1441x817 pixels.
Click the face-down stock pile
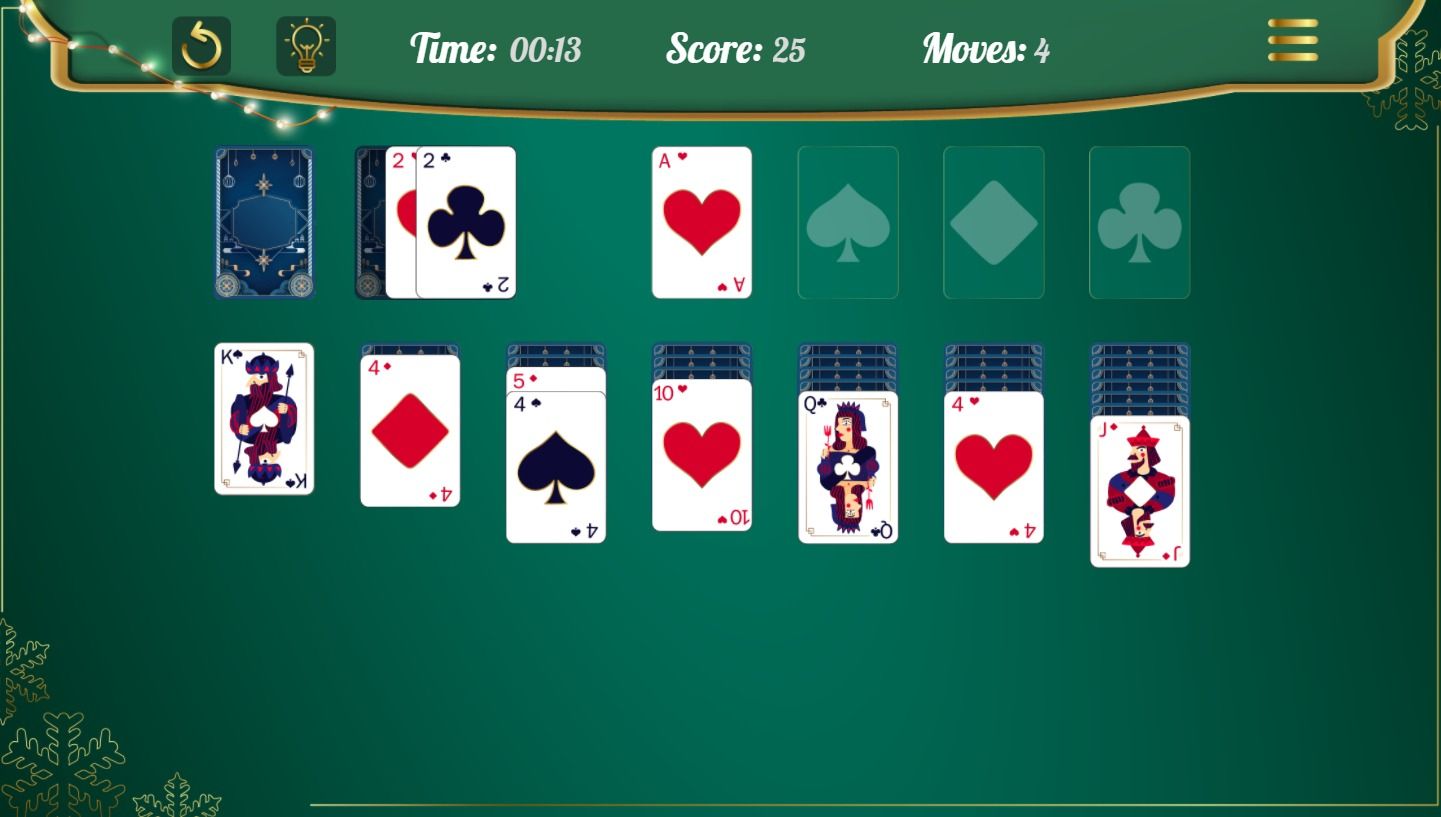[x=264, y=221]
